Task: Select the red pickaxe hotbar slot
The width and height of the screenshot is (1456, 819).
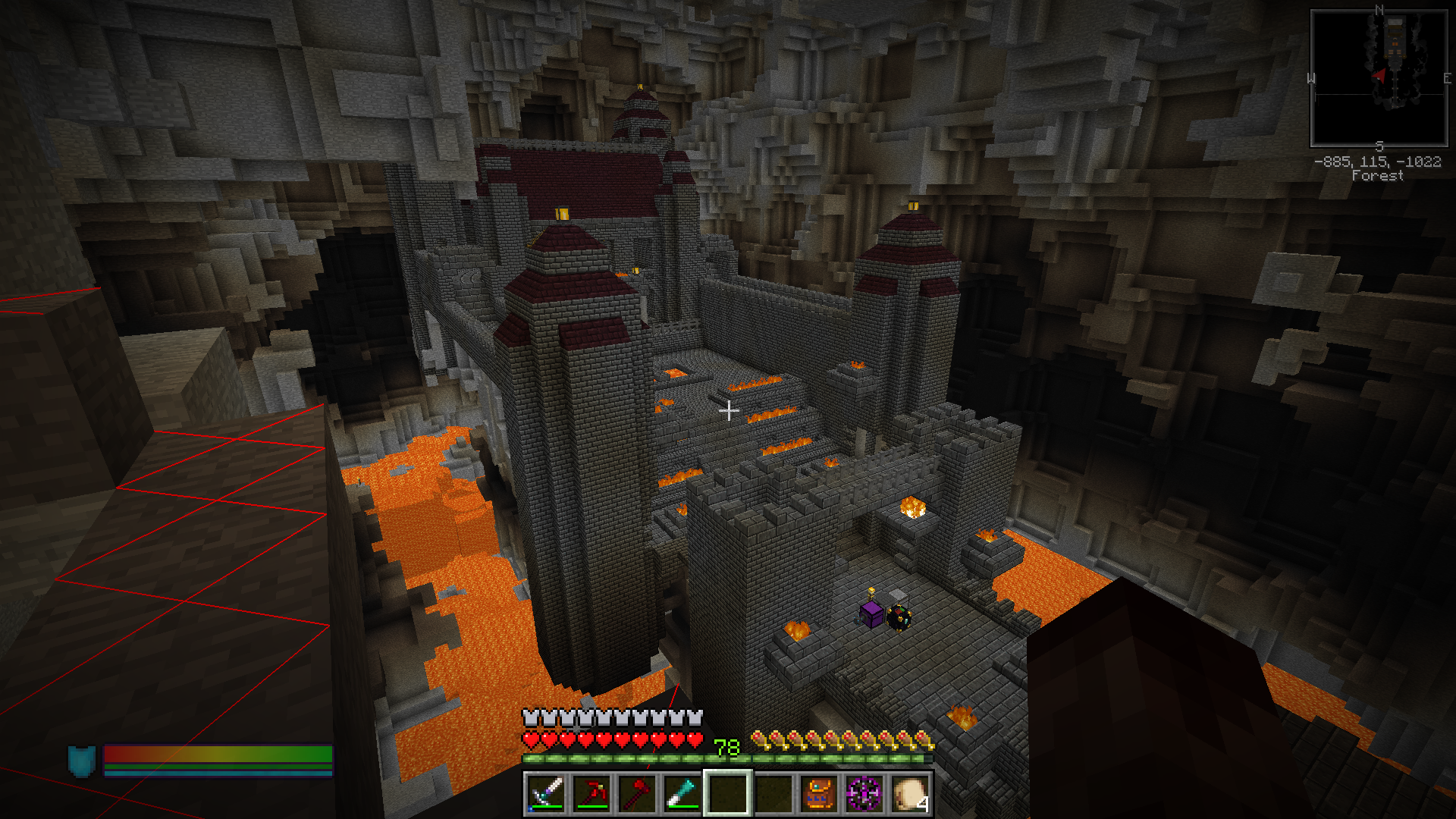Action: pos(591,793)
